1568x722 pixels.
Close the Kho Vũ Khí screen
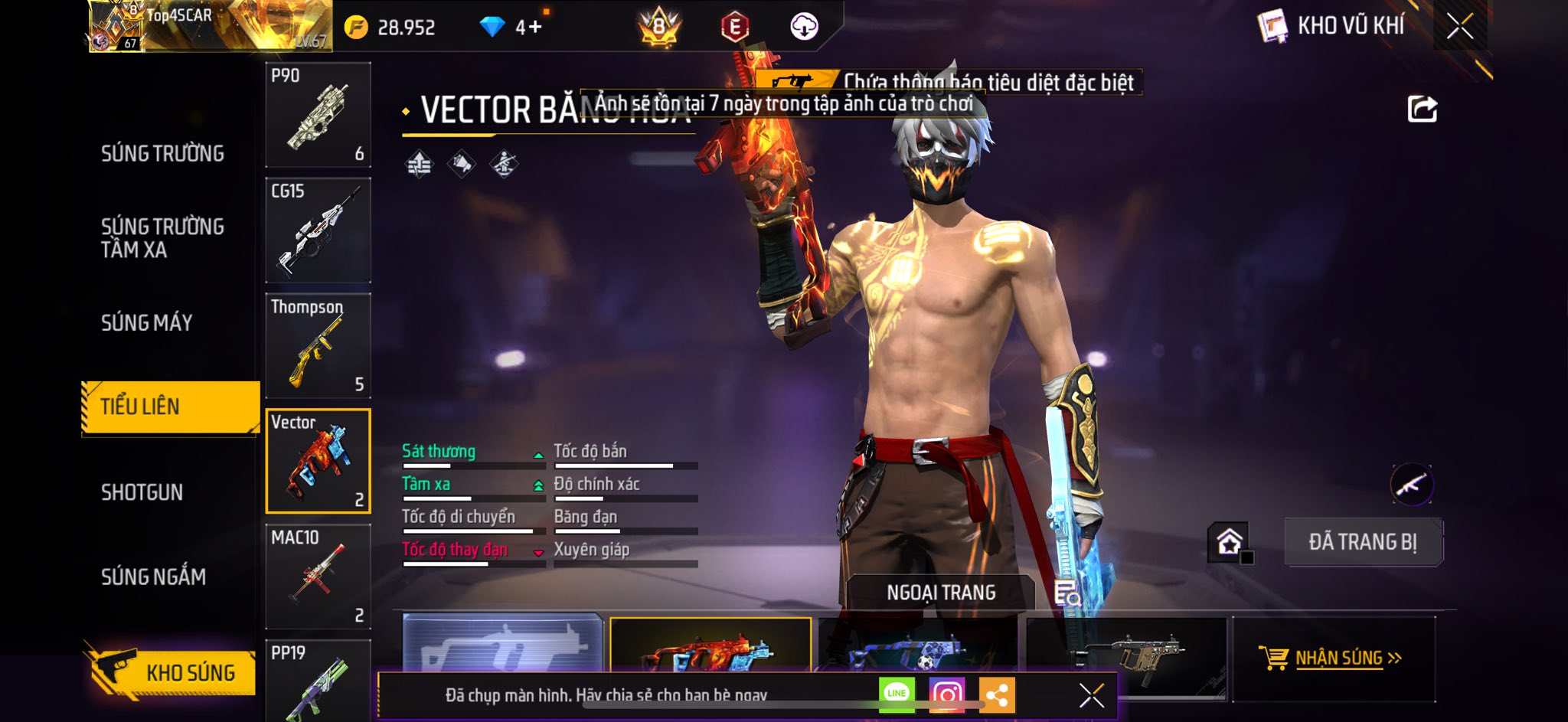[1459, 27]
